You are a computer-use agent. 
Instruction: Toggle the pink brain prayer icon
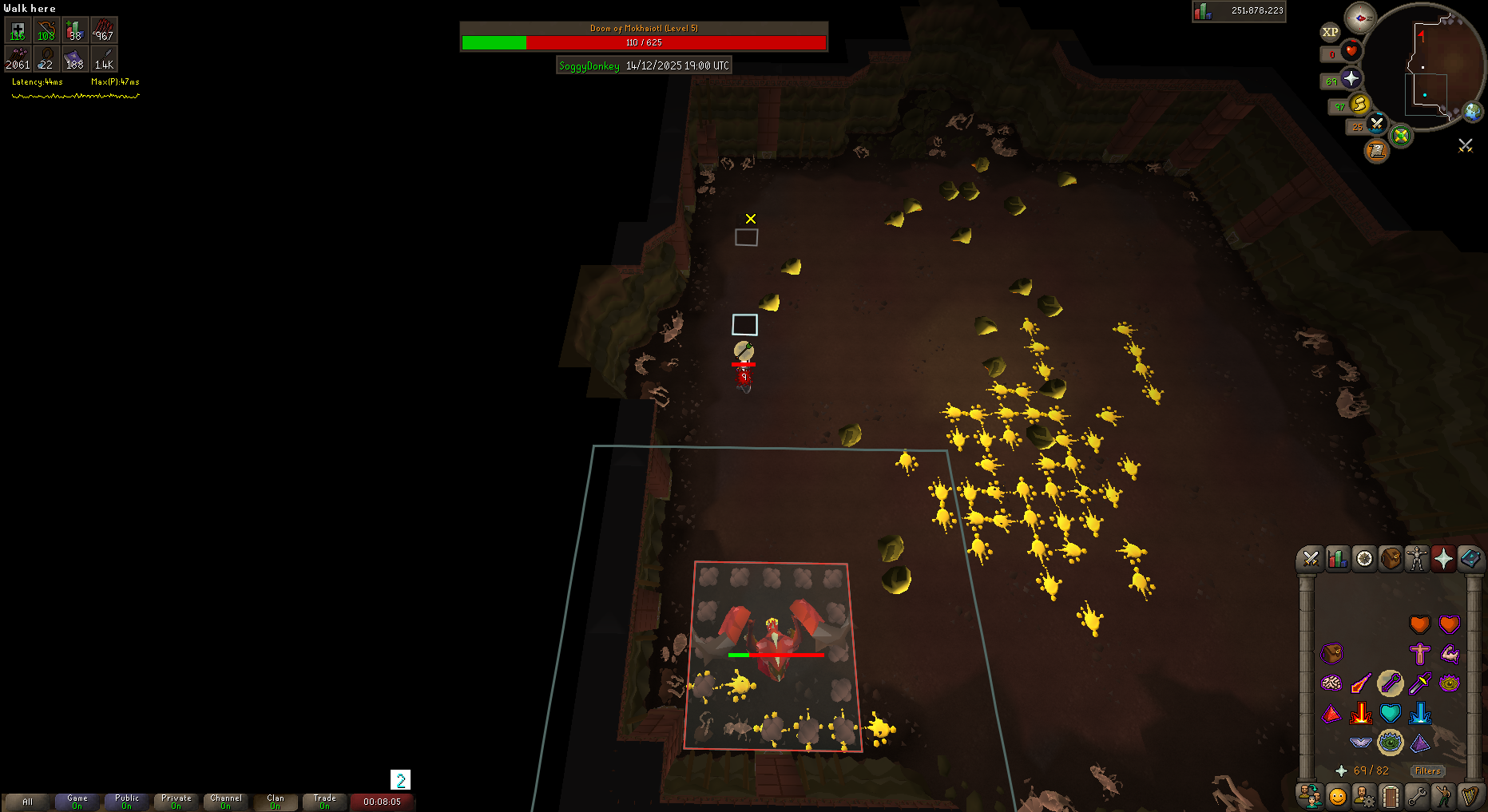1331,683
